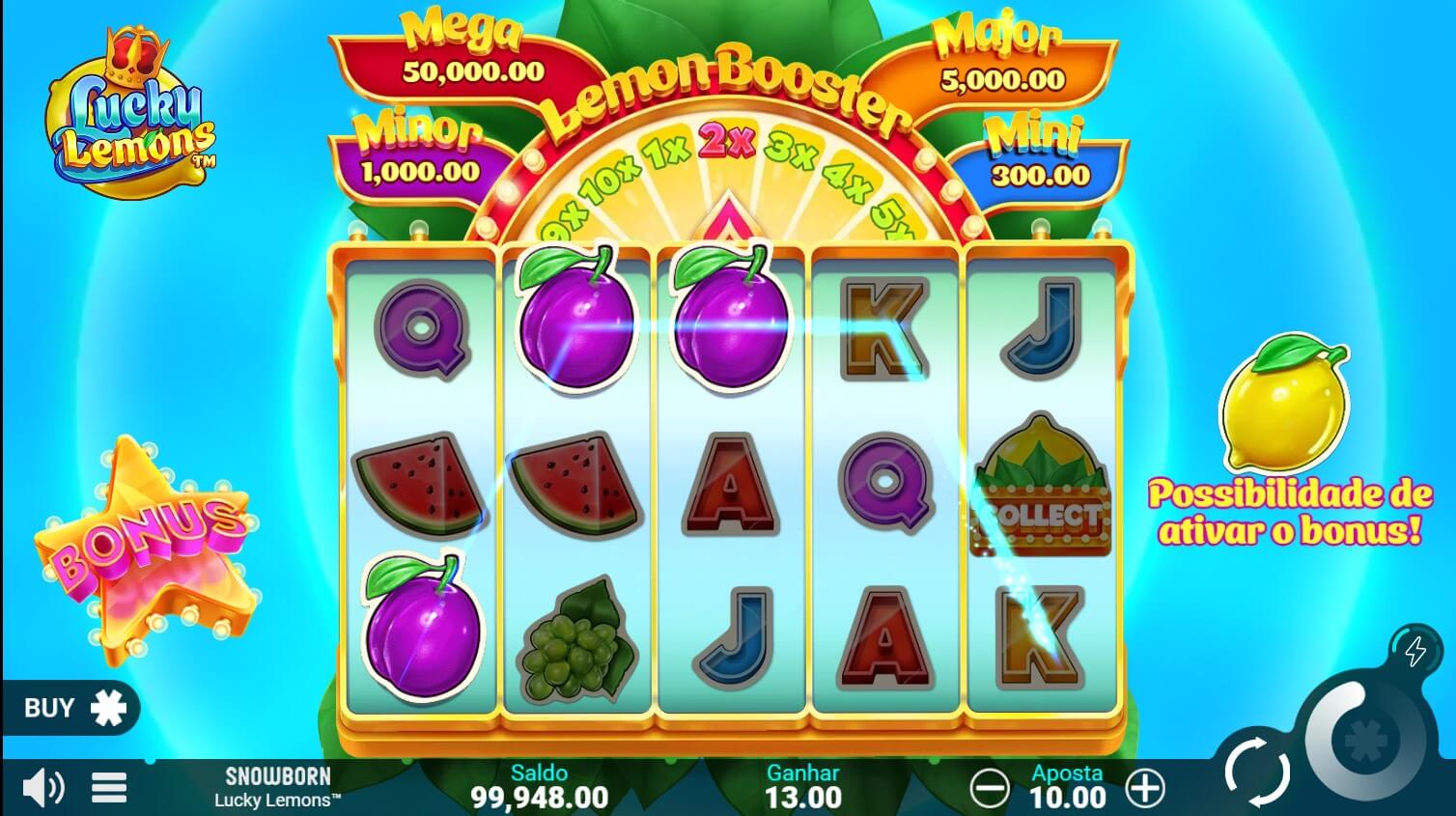Increase the Aposta with the plus stepper
The width and height of the screenshot is (1456, 816).
pyautogui.click(x=1145, y=787)
